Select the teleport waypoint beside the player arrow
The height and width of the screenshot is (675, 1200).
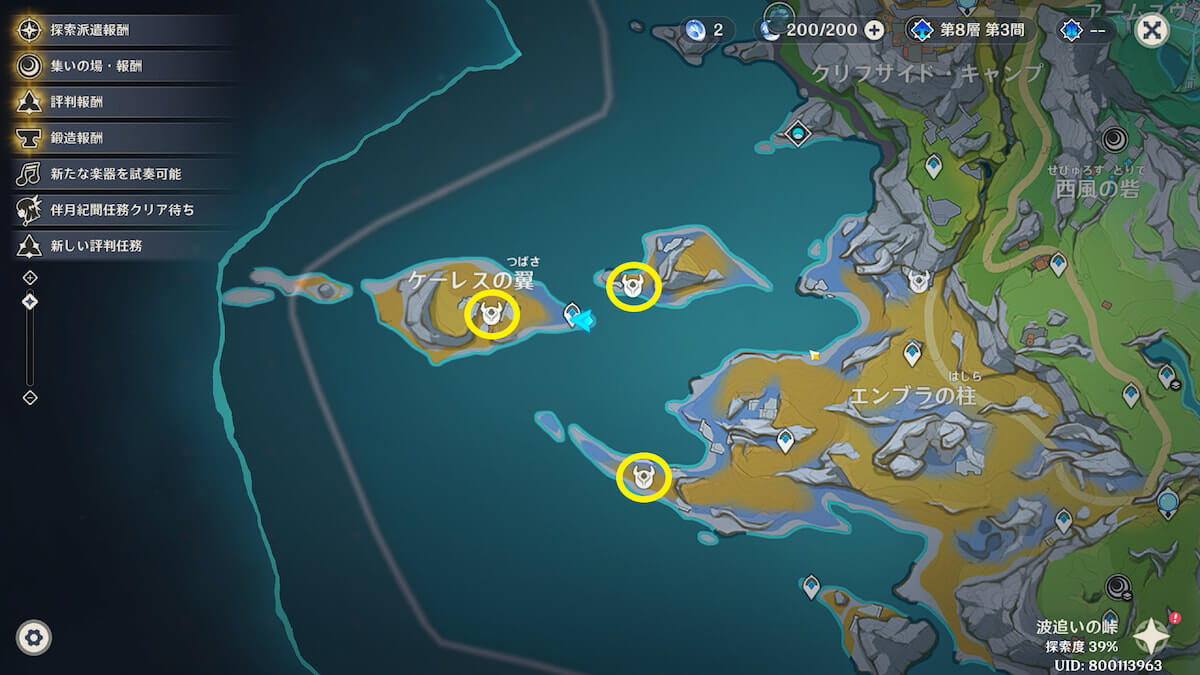click(x=573, y=314)
